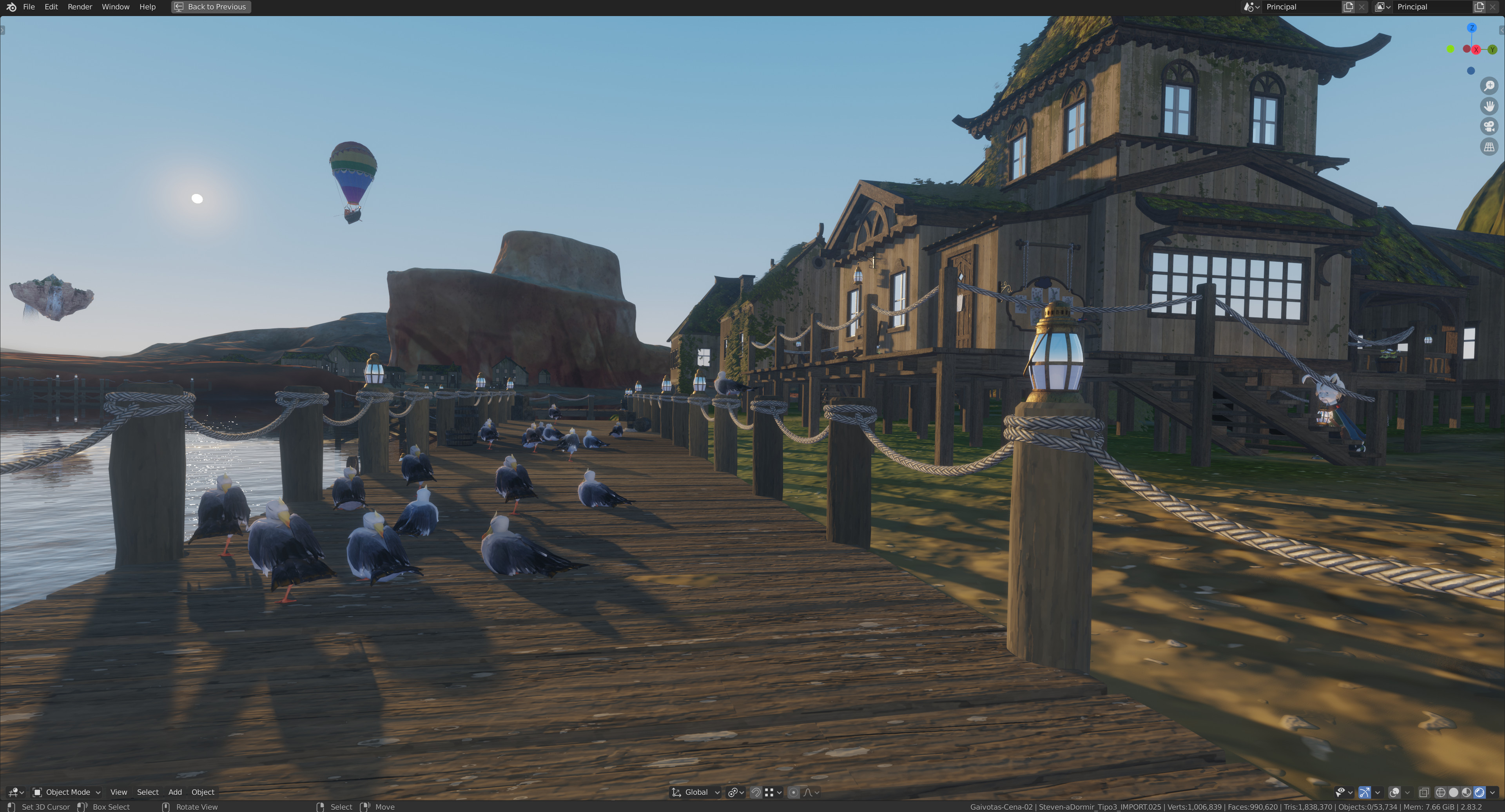Open the Add menu in viewport header
This screenshot has height=812, width=1505.
pyautogui.click(x=175, y=792)
